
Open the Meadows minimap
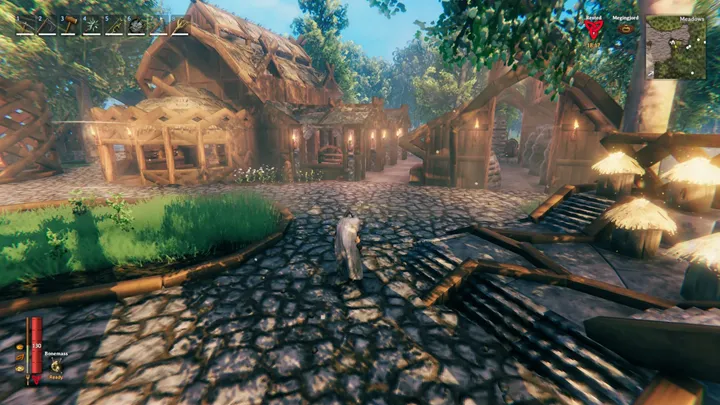coord(675,47)
